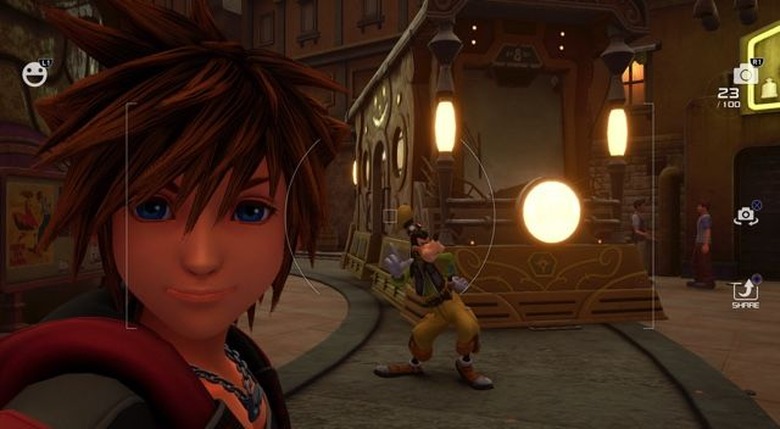Flip the camera with the rotate-camera icon

tap(745, 214)
